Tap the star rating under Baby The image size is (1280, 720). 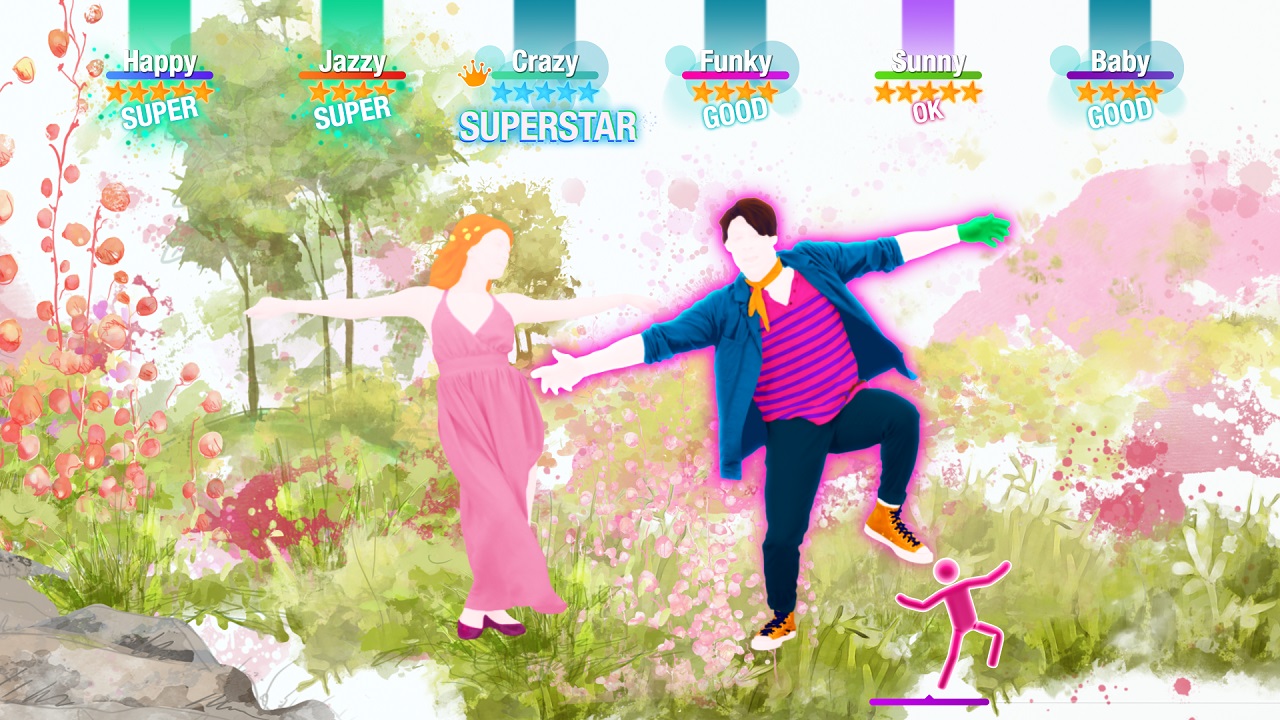pyautogui.click(x=1120, y=89)
